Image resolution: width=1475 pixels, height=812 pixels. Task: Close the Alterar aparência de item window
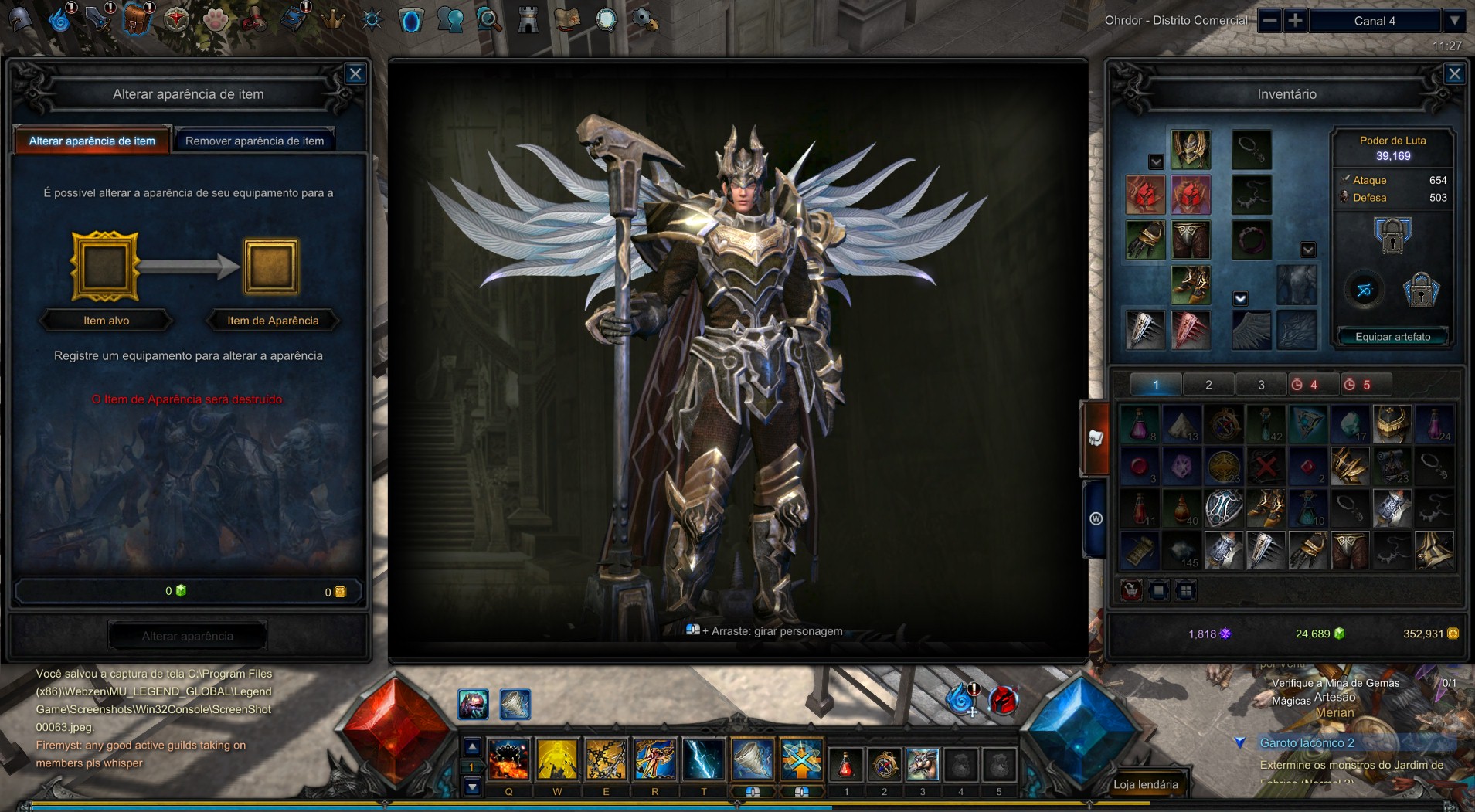coord(355,74)
